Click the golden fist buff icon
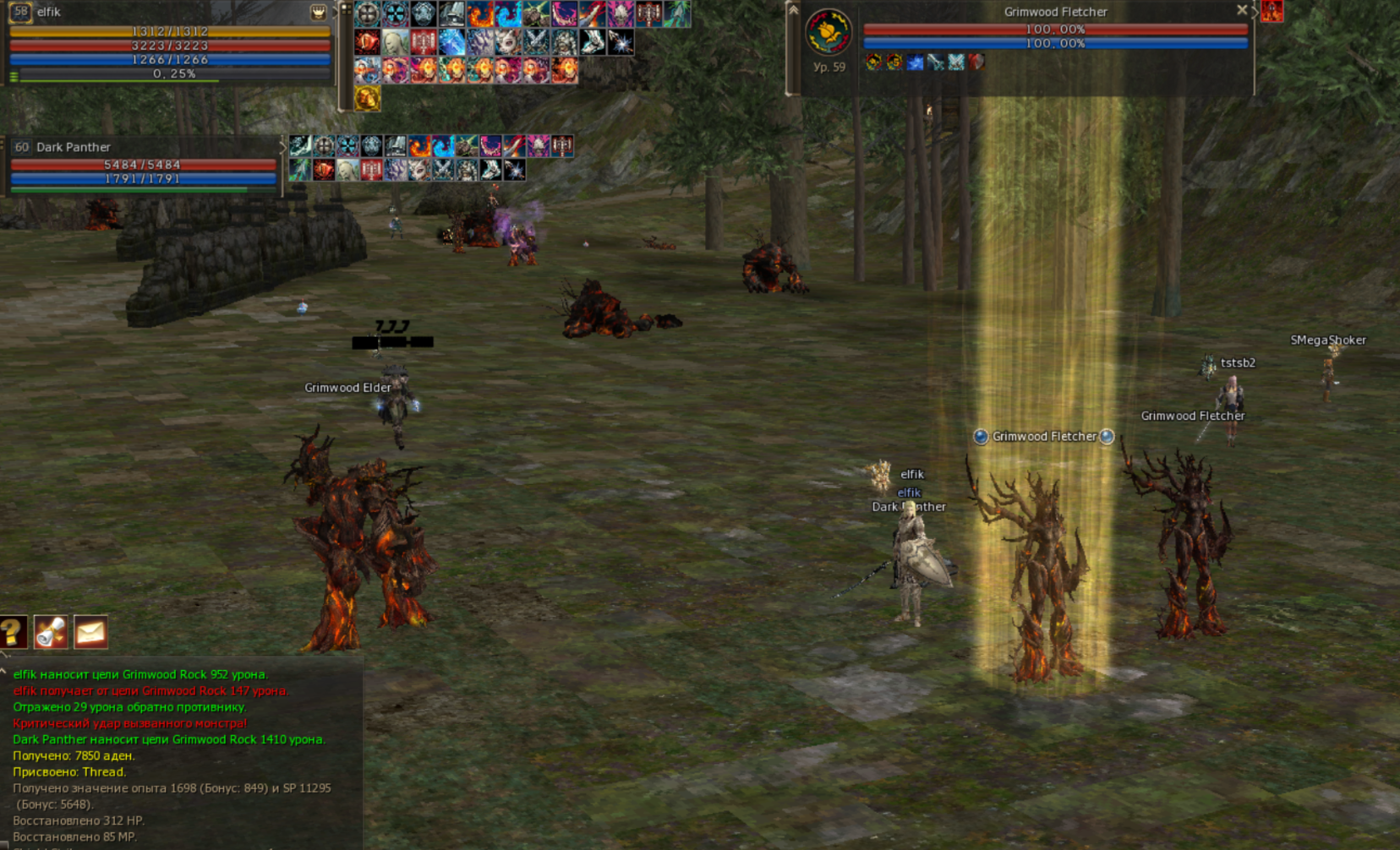The width and height of the screenshot is (1400, 850). tap(367, 98)
